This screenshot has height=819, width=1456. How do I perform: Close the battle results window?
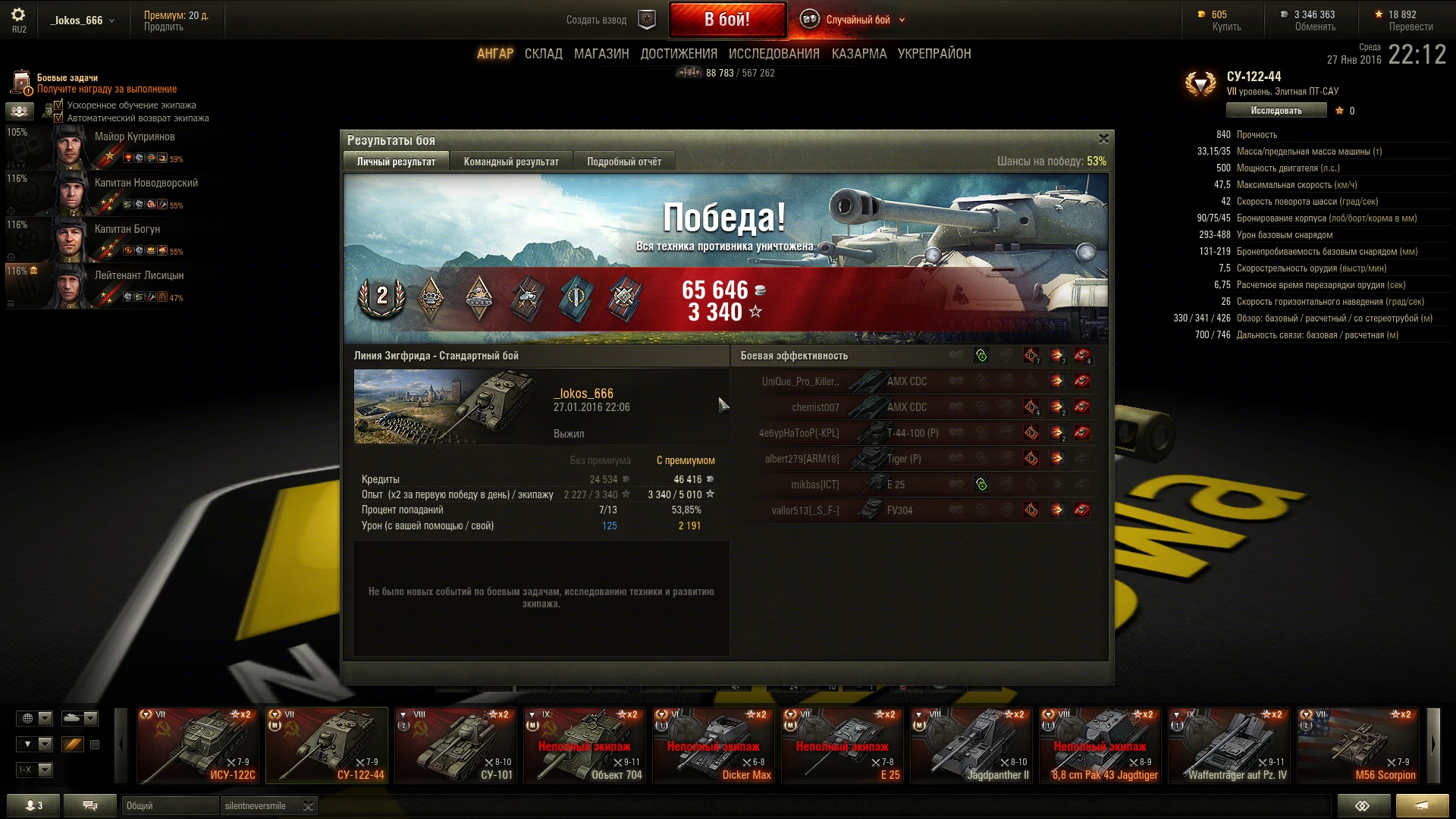tap(1103, 139)
